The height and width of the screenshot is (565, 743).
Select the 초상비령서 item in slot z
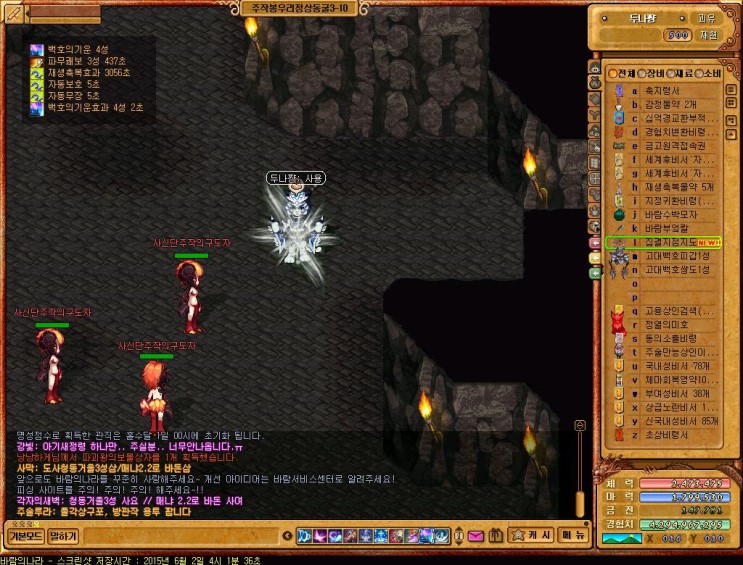pos(664,435)
